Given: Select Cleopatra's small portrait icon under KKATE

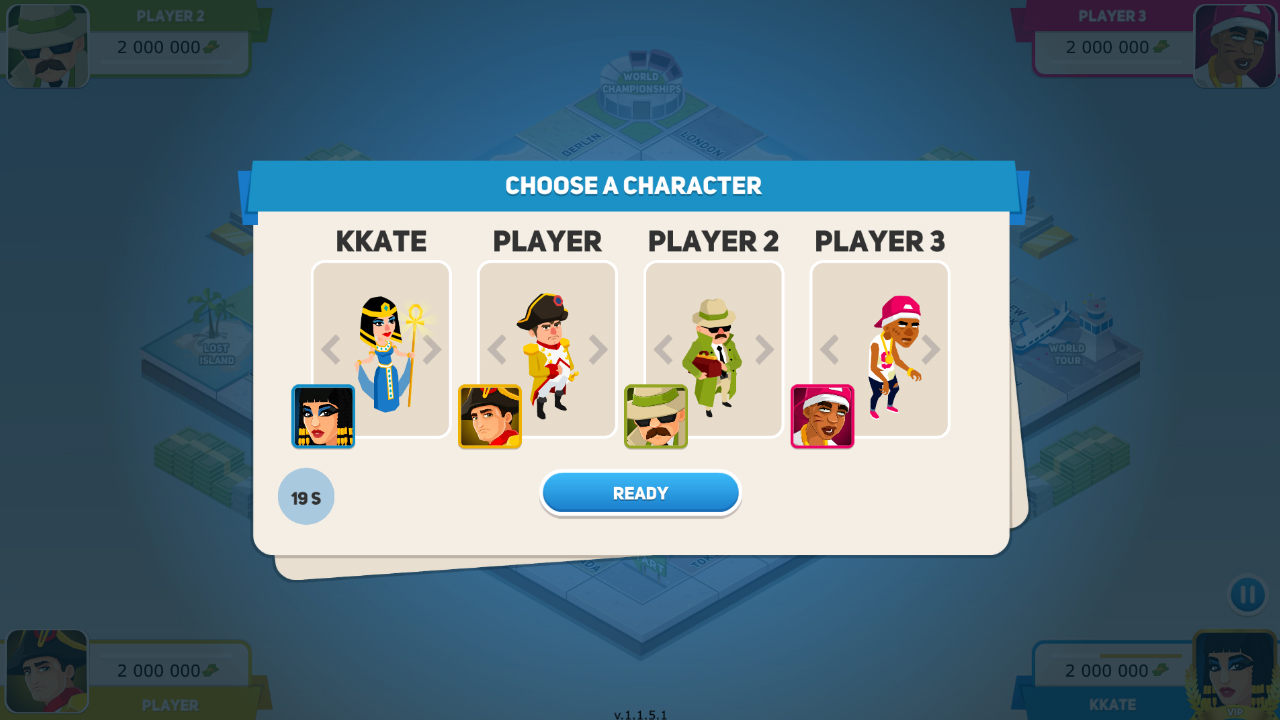Looking at the screenshot, I should click(323, 416).
